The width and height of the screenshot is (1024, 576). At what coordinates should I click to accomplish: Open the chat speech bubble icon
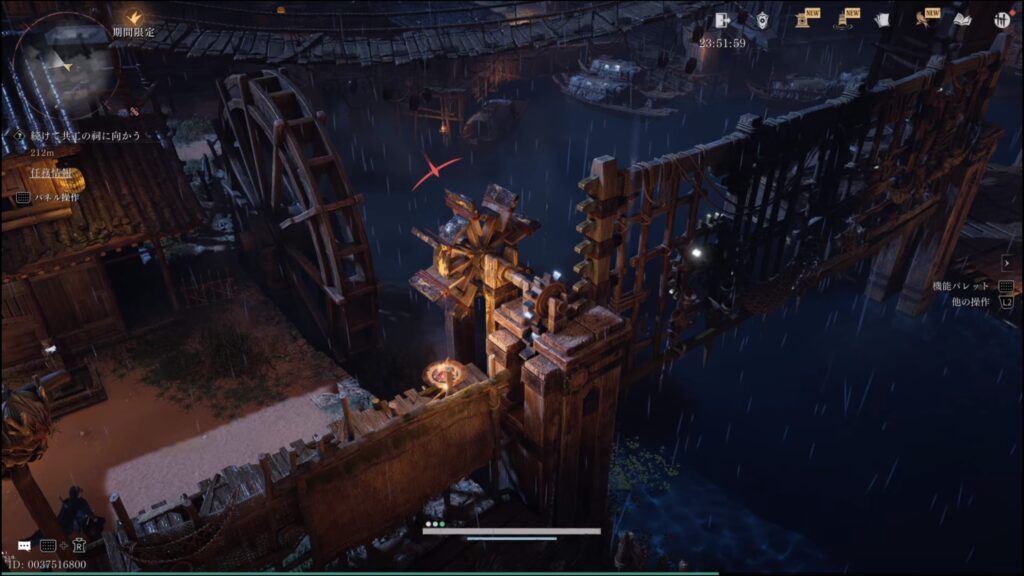[x=24, y=546]
